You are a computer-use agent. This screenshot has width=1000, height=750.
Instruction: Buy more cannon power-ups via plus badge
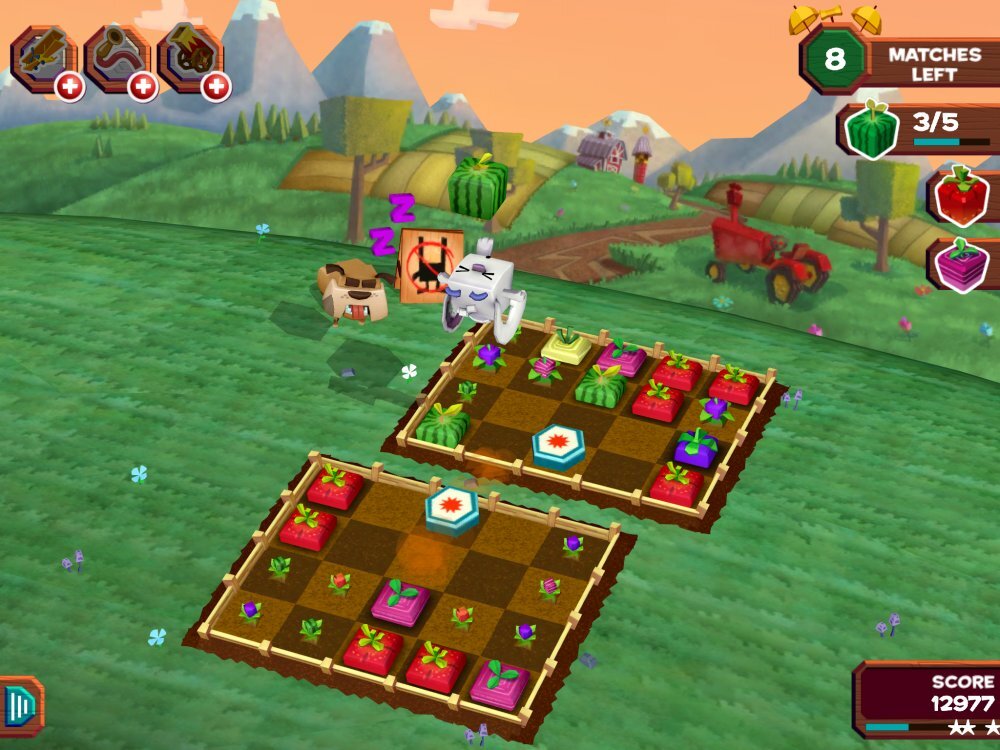pyautogui.click(x=216, y=87)
